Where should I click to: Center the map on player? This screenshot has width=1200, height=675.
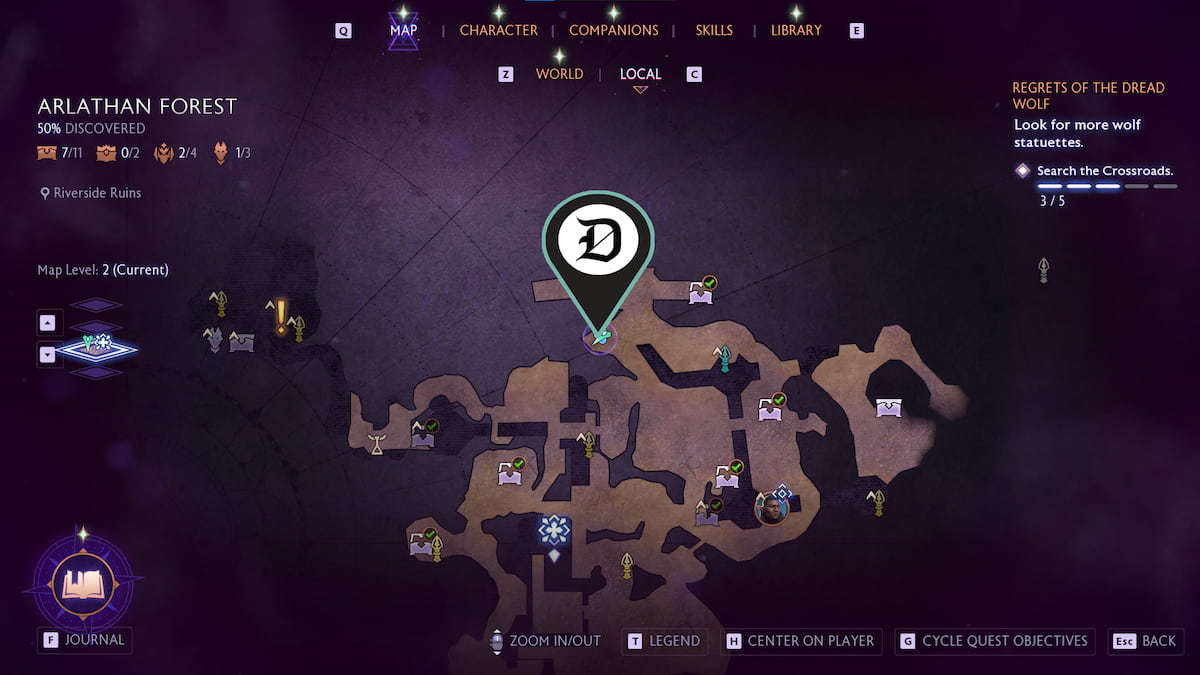coord(800,641)
